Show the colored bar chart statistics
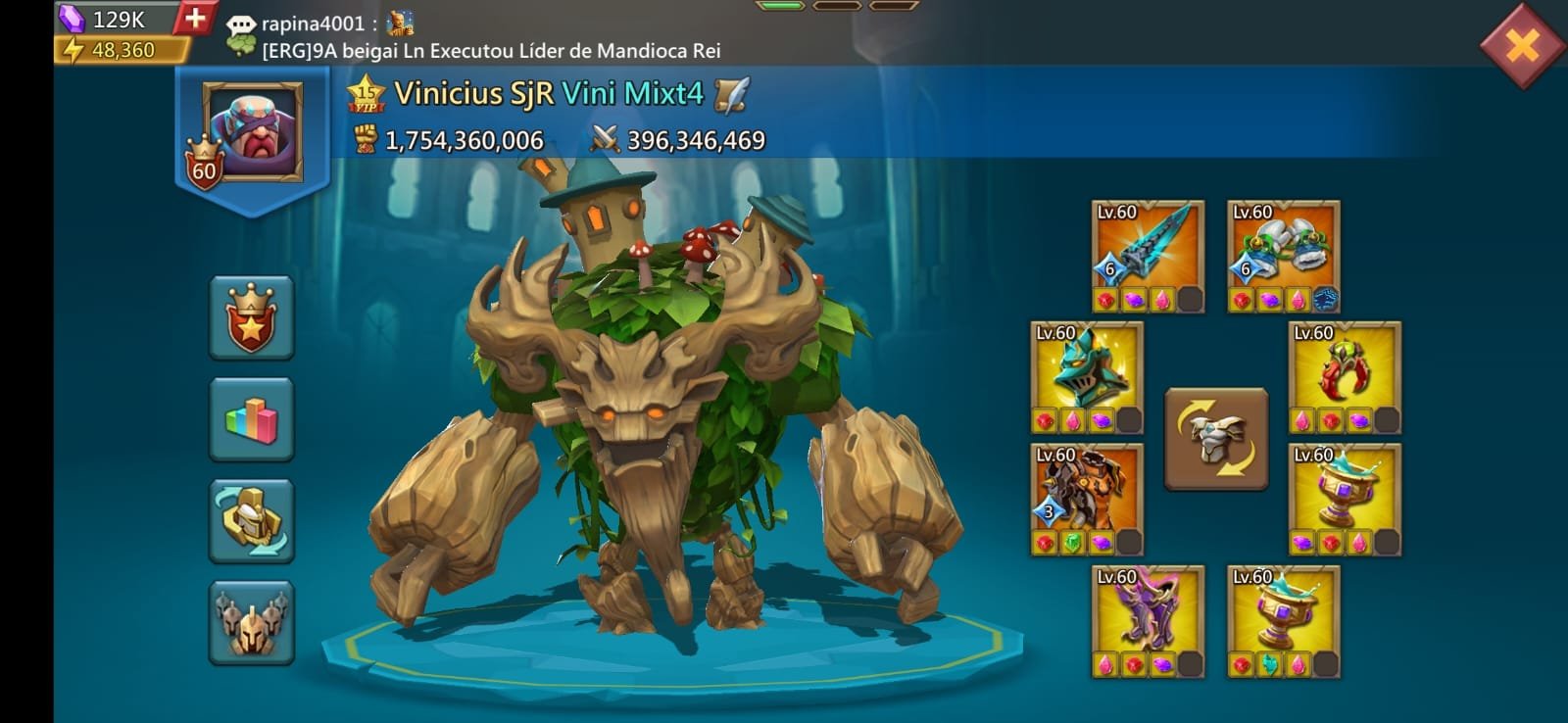1568x723 pixels. click(252, 419)
